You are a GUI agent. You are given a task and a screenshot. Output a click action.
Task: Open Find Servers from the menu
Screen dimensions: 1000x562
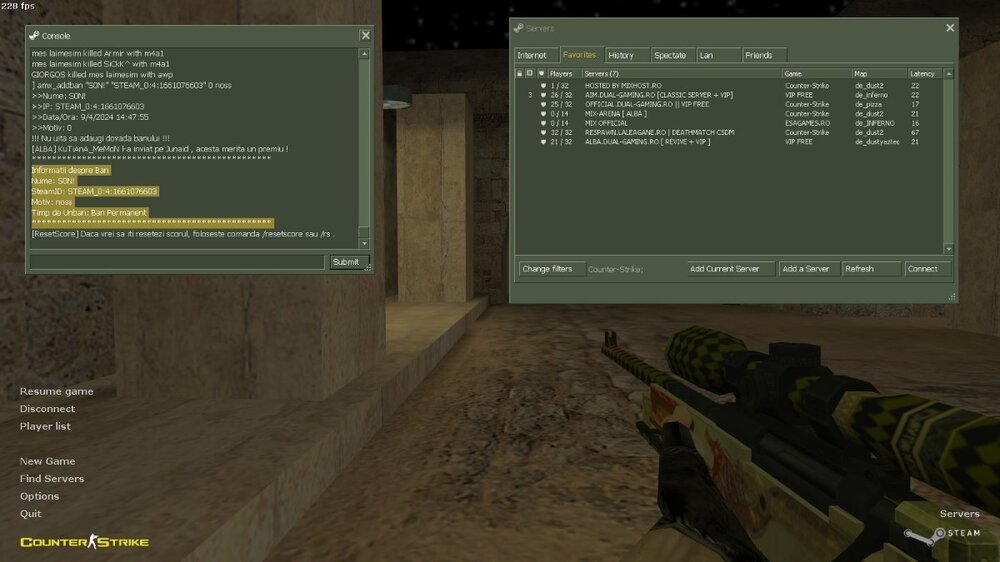[x=52, y=479]
